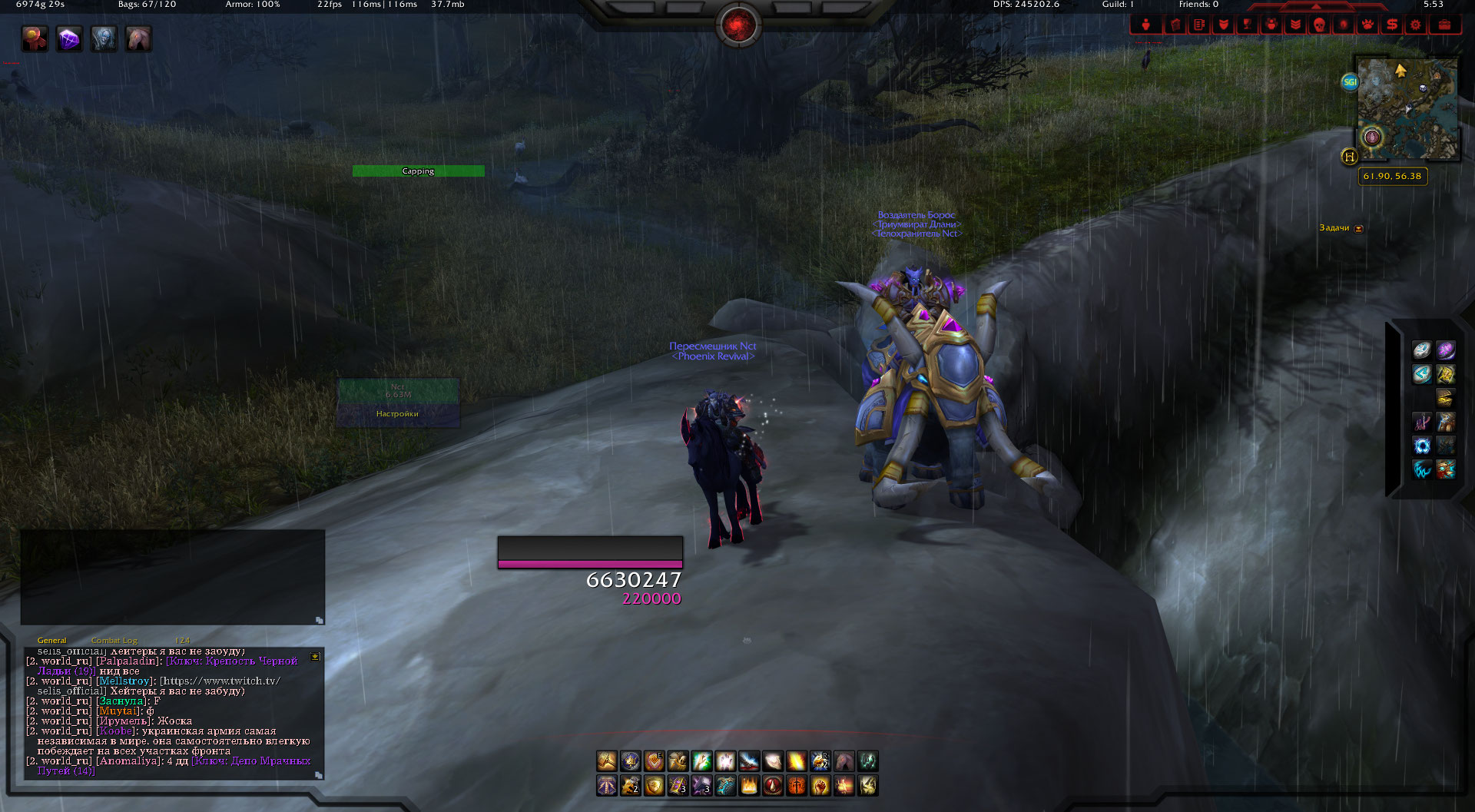Use the purple rune stone item
Screen dimensions: 1475x812
click(1446, 351)
